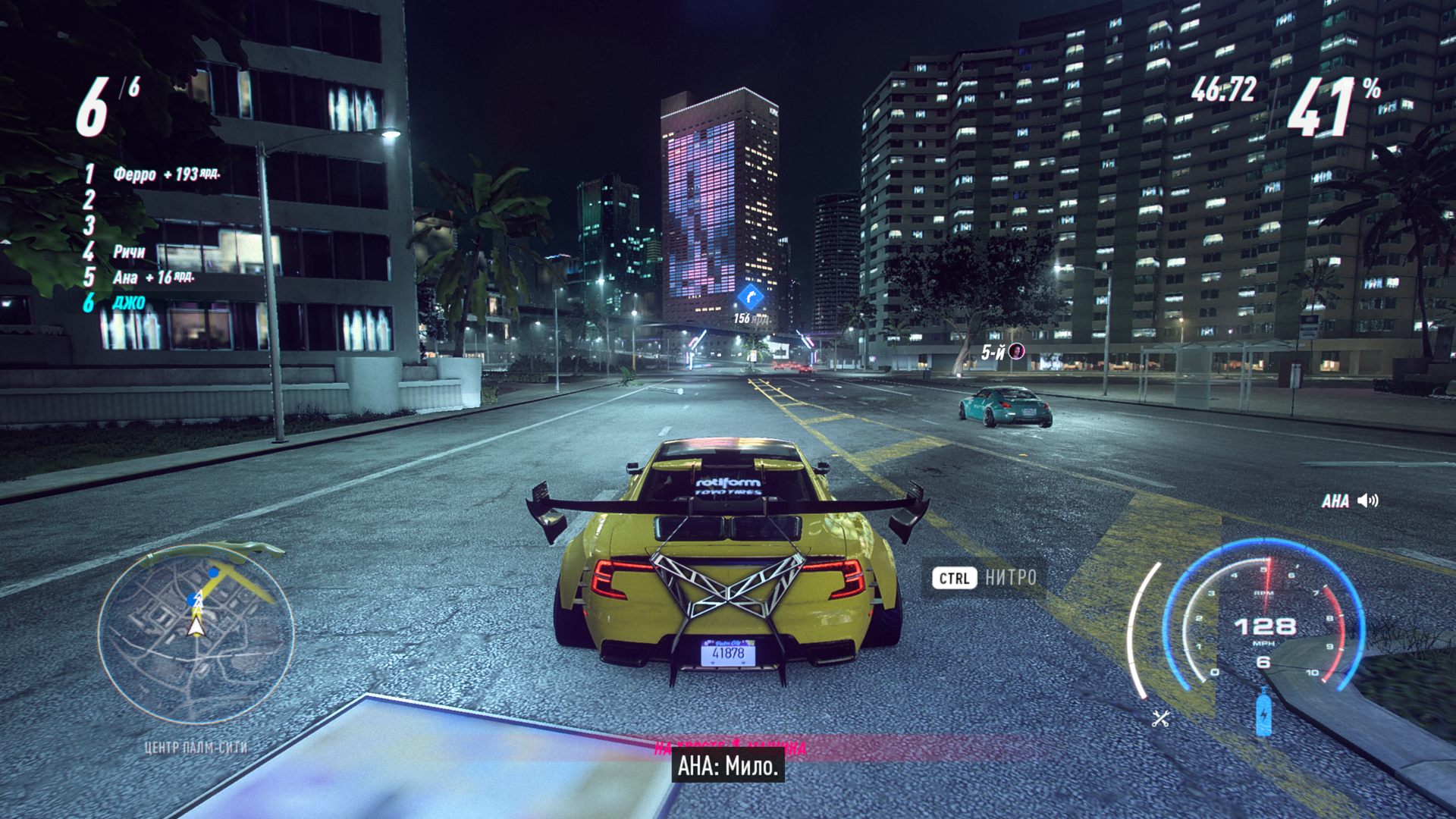Click the highlighted ДЖО standings row
Viewport: 1456px width, 819px height.
[128, 303]
